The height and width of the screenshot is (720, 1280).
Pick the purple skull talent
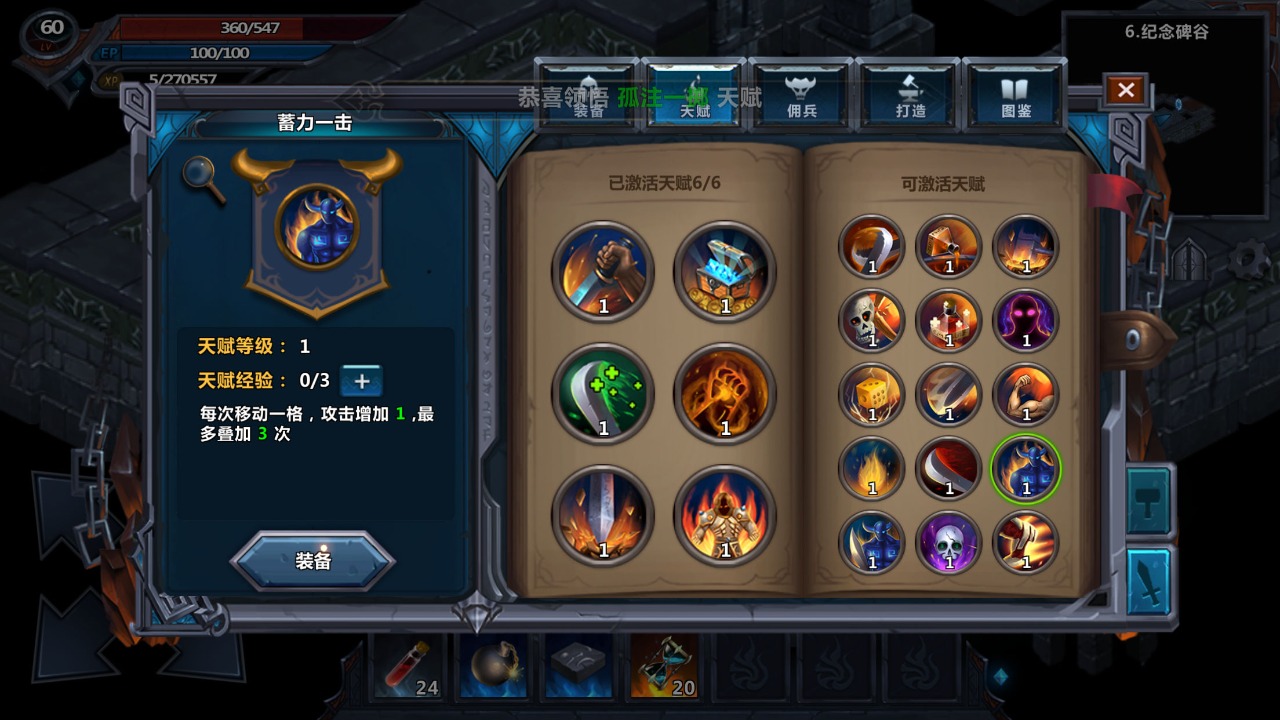[x=949, y=543]
